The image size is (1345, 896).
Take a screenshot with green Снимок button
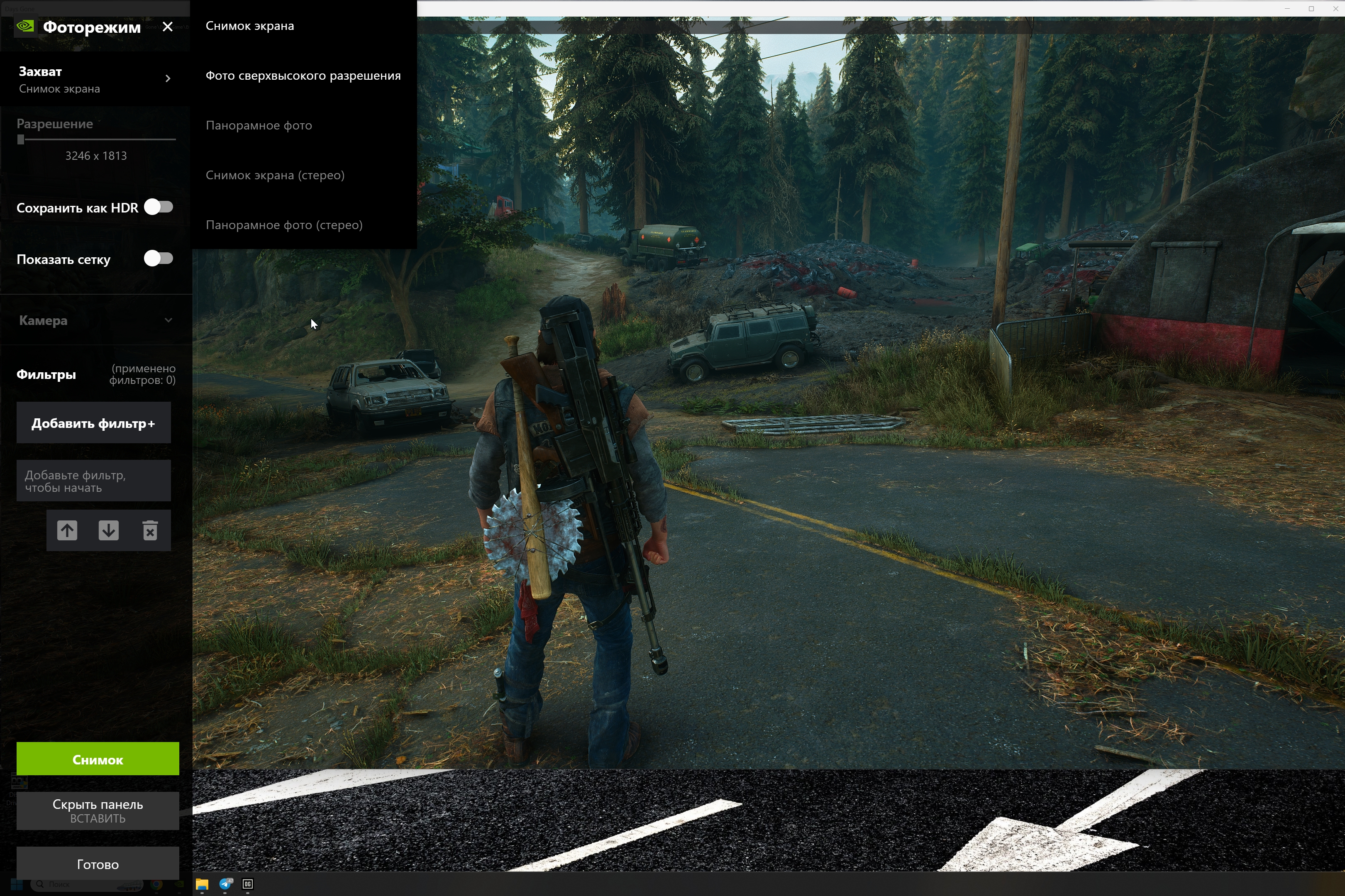(x=98, y=759)
